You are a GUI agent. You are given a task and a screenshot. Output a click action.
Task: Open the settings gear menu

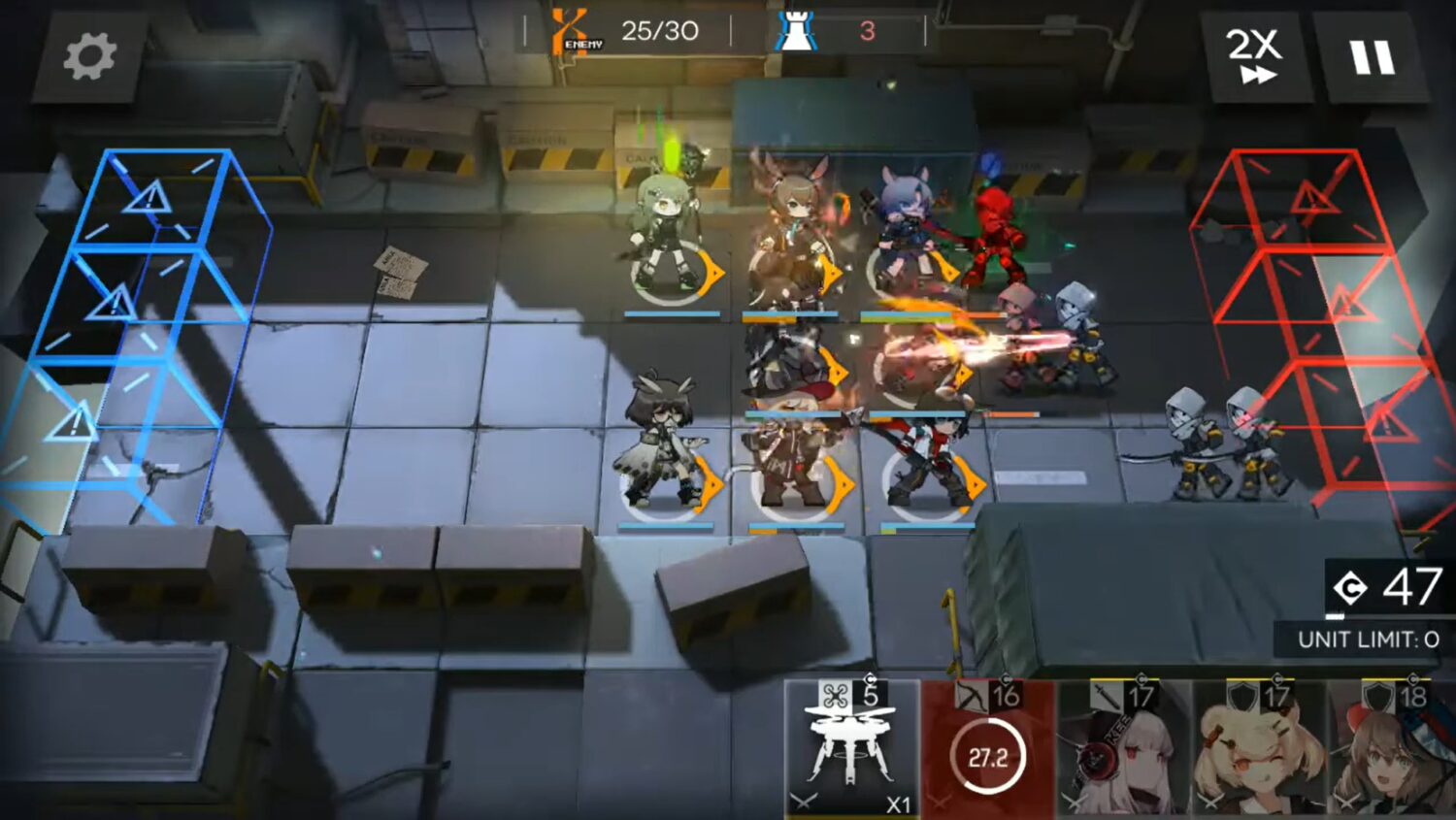(x=90, y=56)
